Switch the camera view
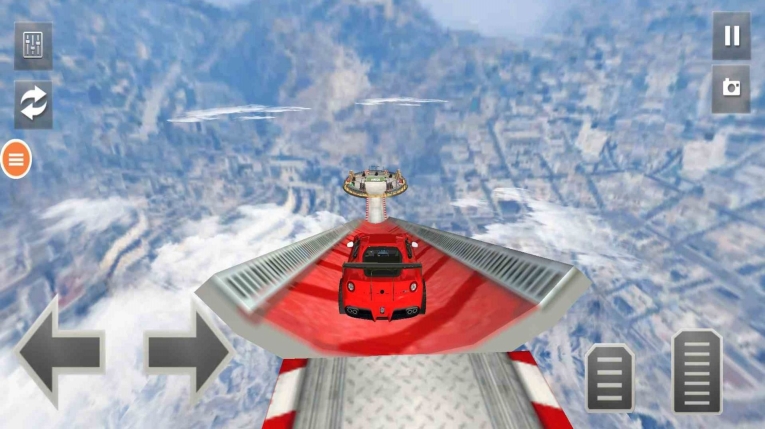 coord(731,89)
